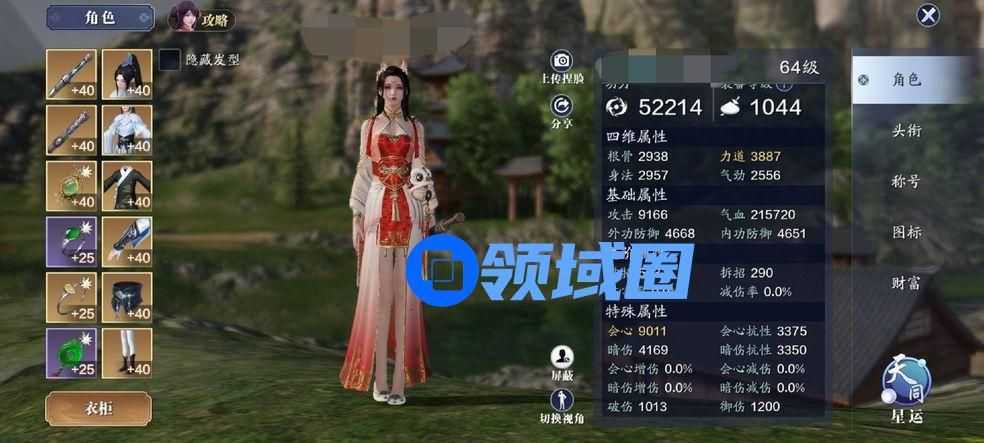Inspect the white boots slot

[127, 353]
